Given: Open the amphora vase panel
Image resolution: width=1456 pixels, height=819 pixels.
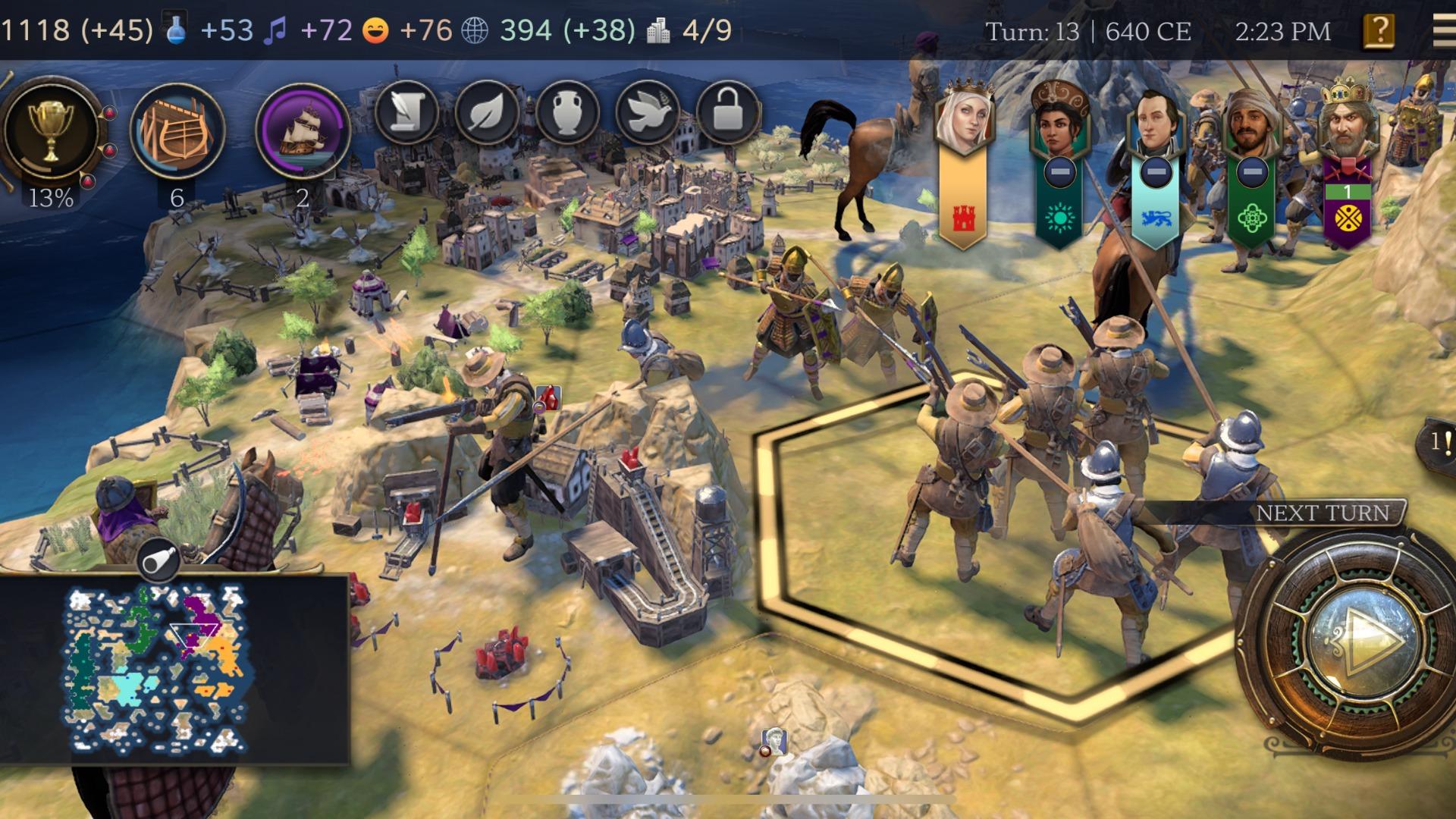Looking at the screenshot, I should coord(567,114).
